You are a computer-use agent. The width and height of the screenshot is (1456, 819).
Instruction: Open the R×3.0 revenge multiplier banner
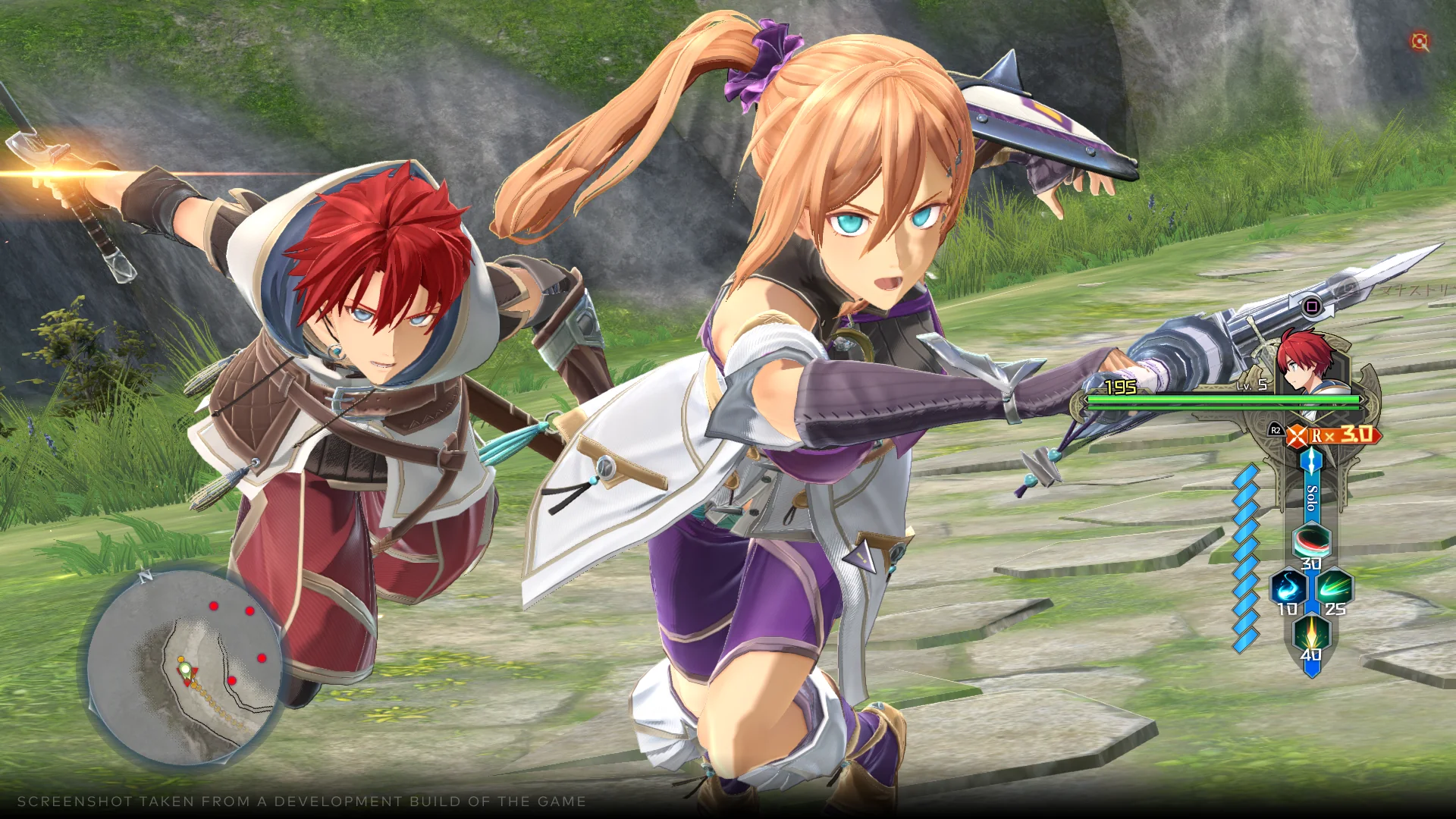(1343, 435)
